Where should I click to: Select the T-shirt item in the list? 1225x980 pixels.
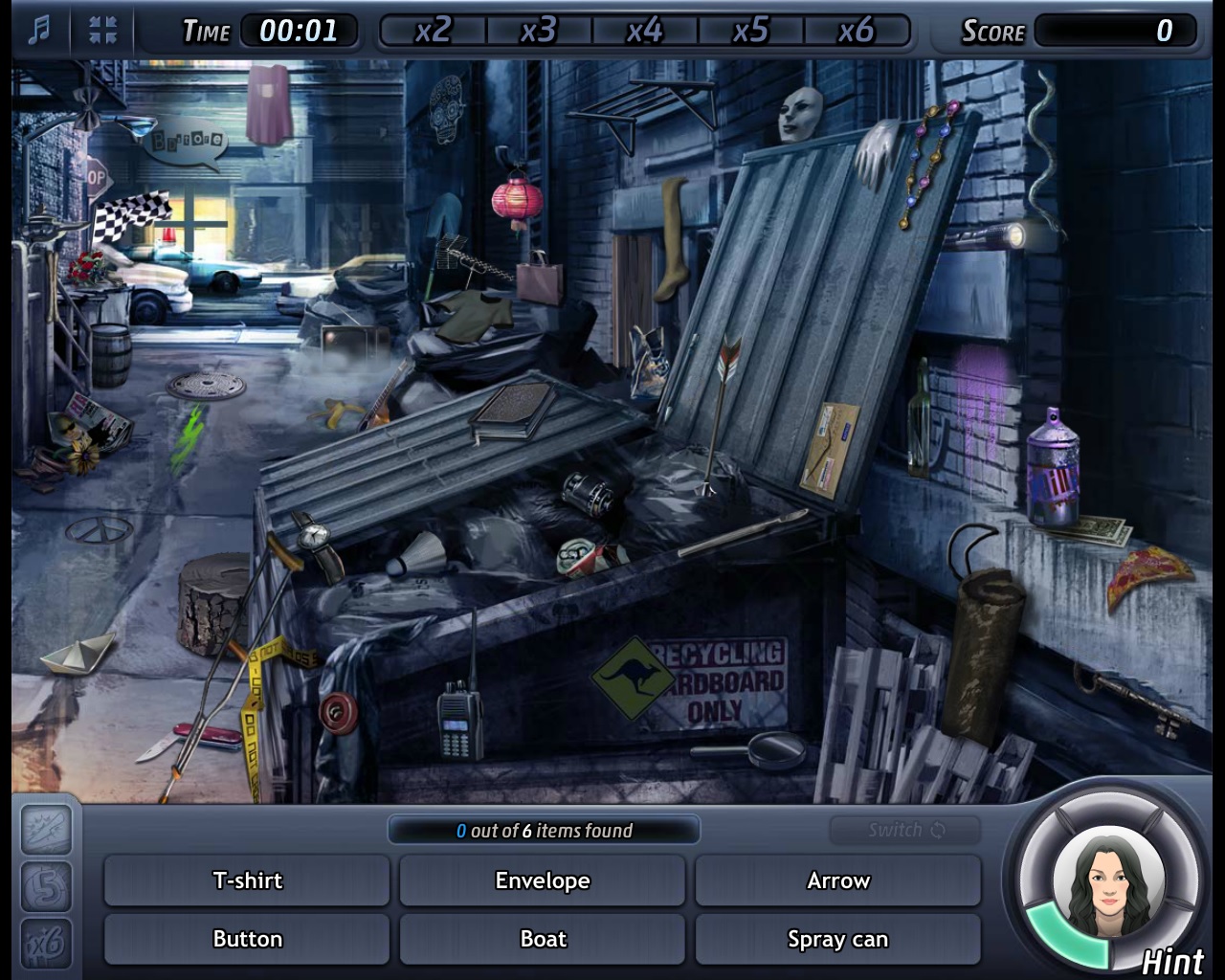247,880
